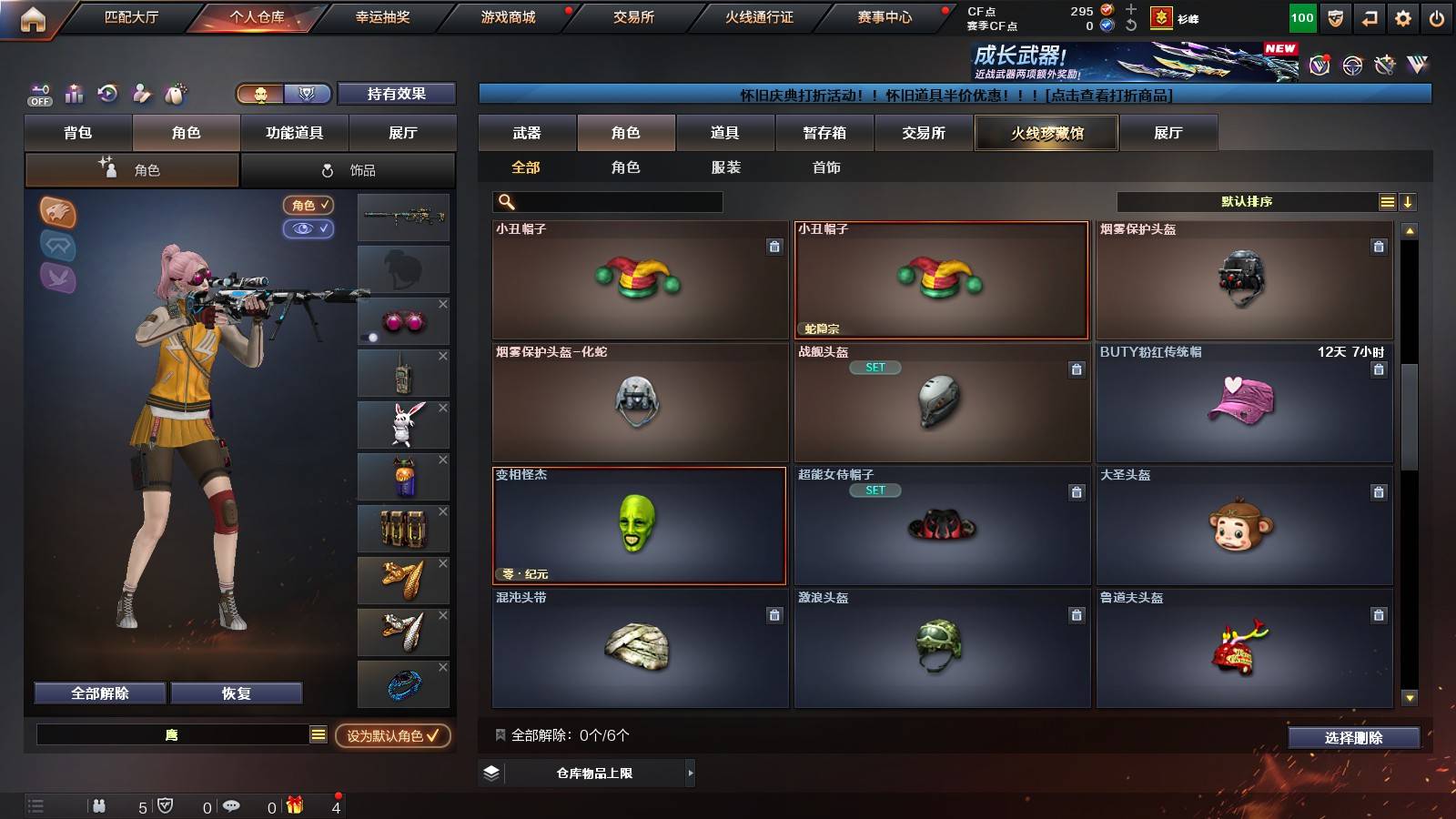Click the down arrow beside the sort menu
This screenshot has width=1456, height=819.
pos(1408,201)
